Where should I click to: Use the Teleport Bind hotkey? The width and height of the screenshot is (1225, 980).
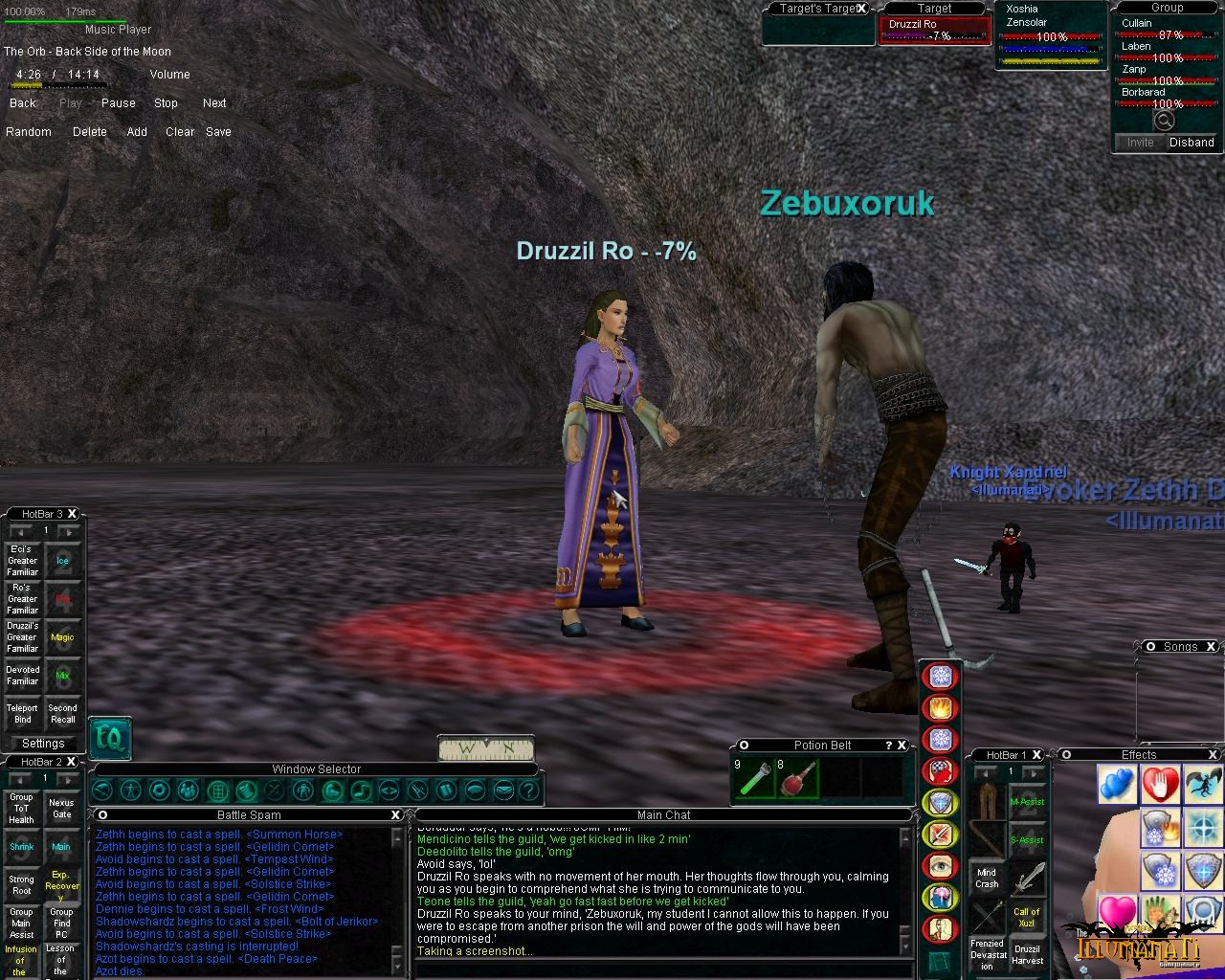click(x=23, y=714)
